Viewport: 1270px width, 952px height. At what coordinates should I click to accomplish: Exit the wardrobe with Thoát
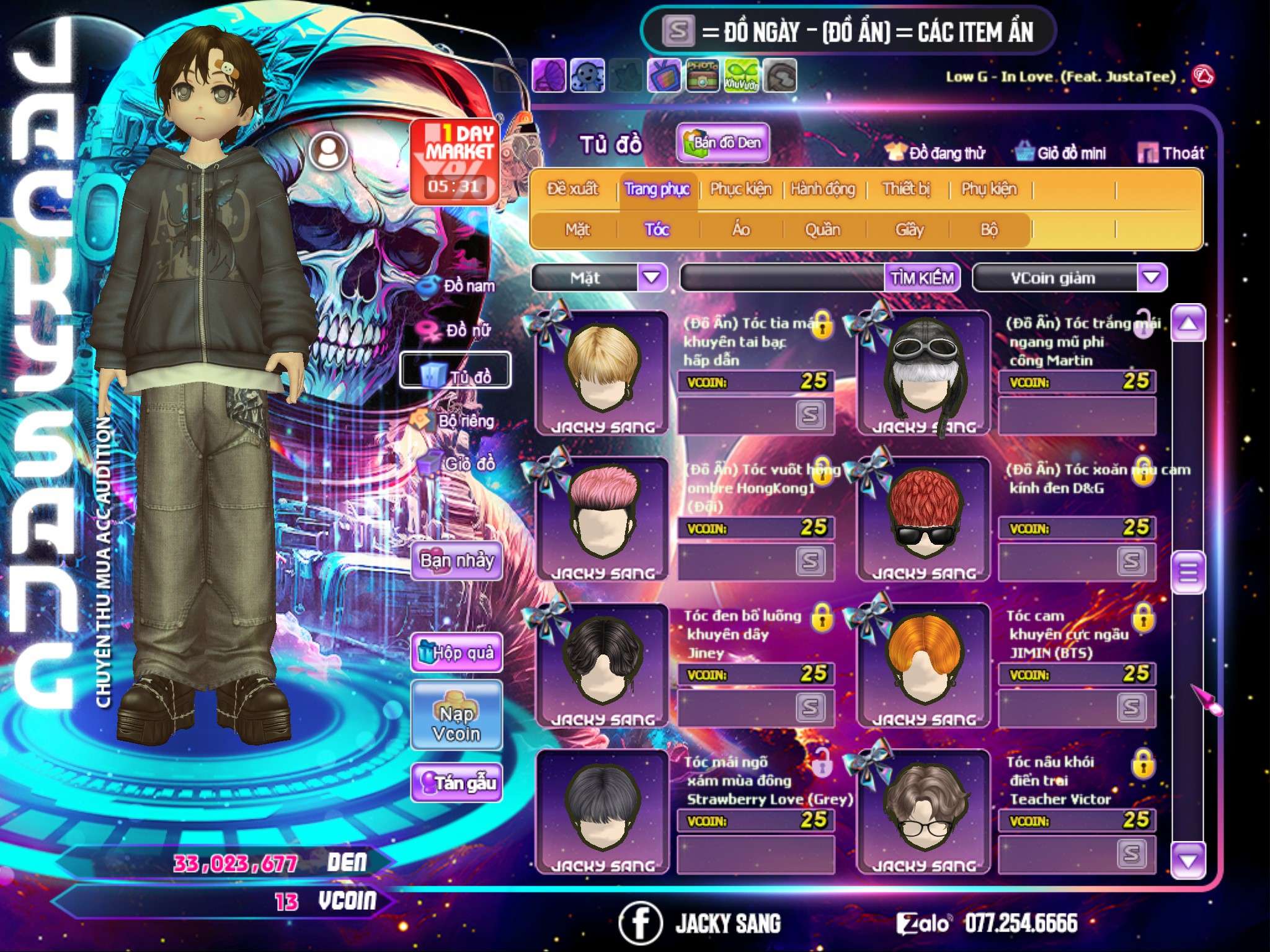[x=1172, y=153]
